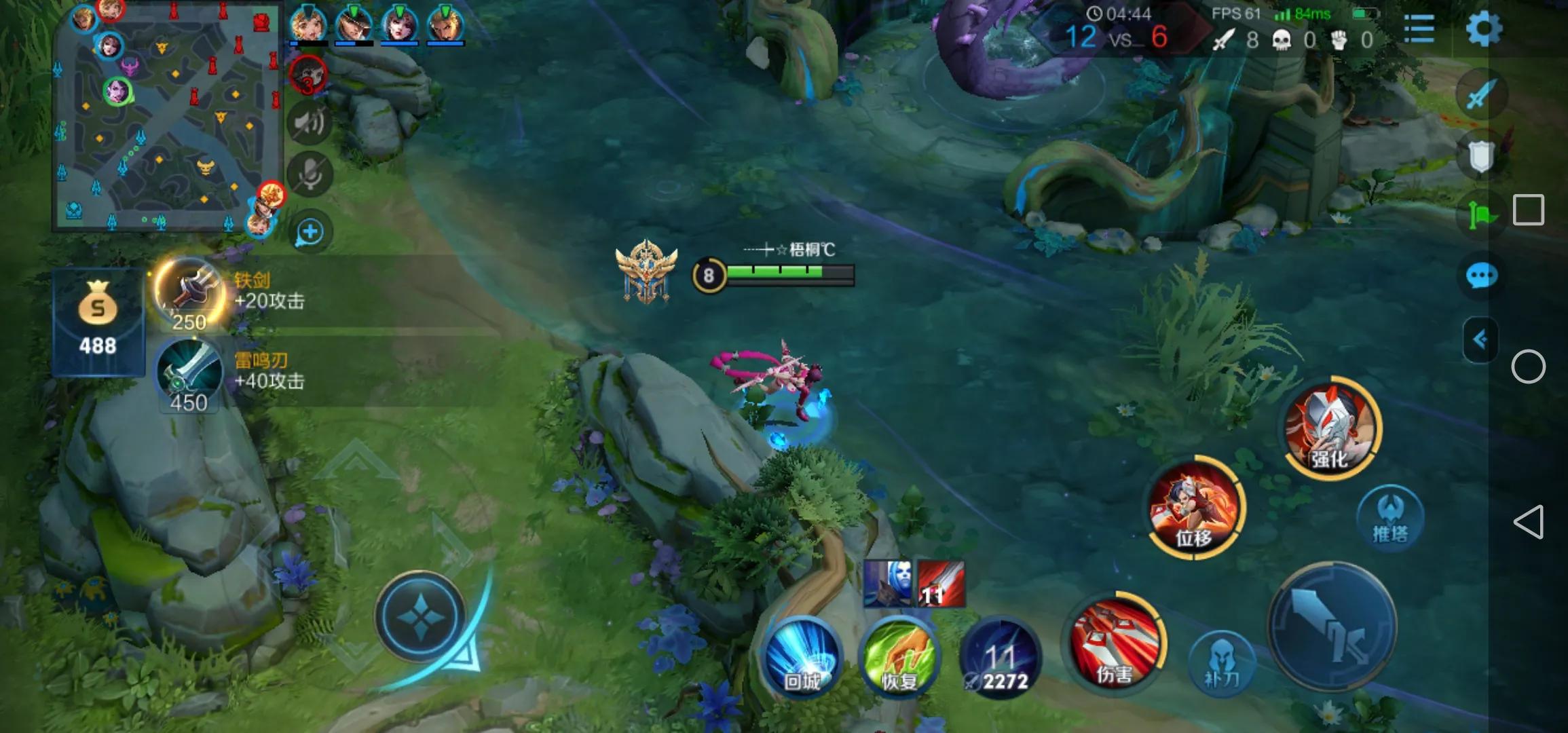The height and width of the screenshot is (733, 1568).
Task: Toggle the speaker voice audio button
Action: point(310,123)
